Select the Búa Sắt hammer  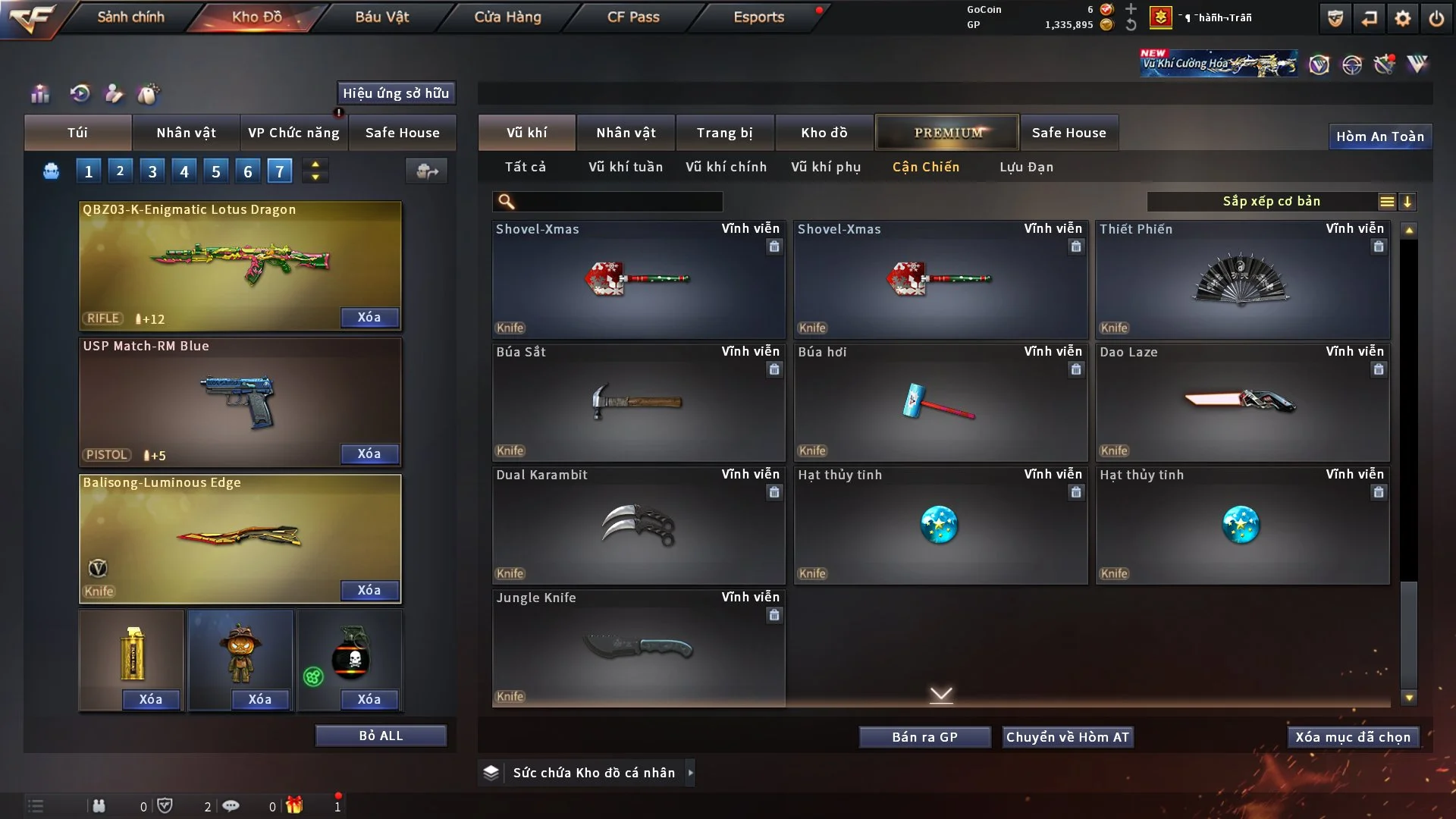click(x=639, y=403)
